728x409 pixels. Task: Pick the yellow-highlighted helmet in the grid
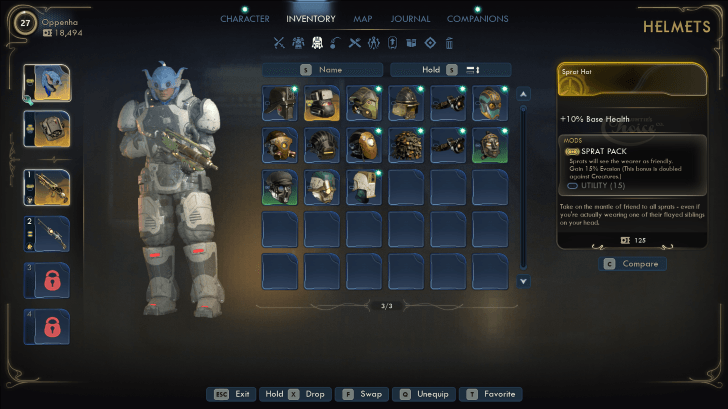tap(322, 103)
